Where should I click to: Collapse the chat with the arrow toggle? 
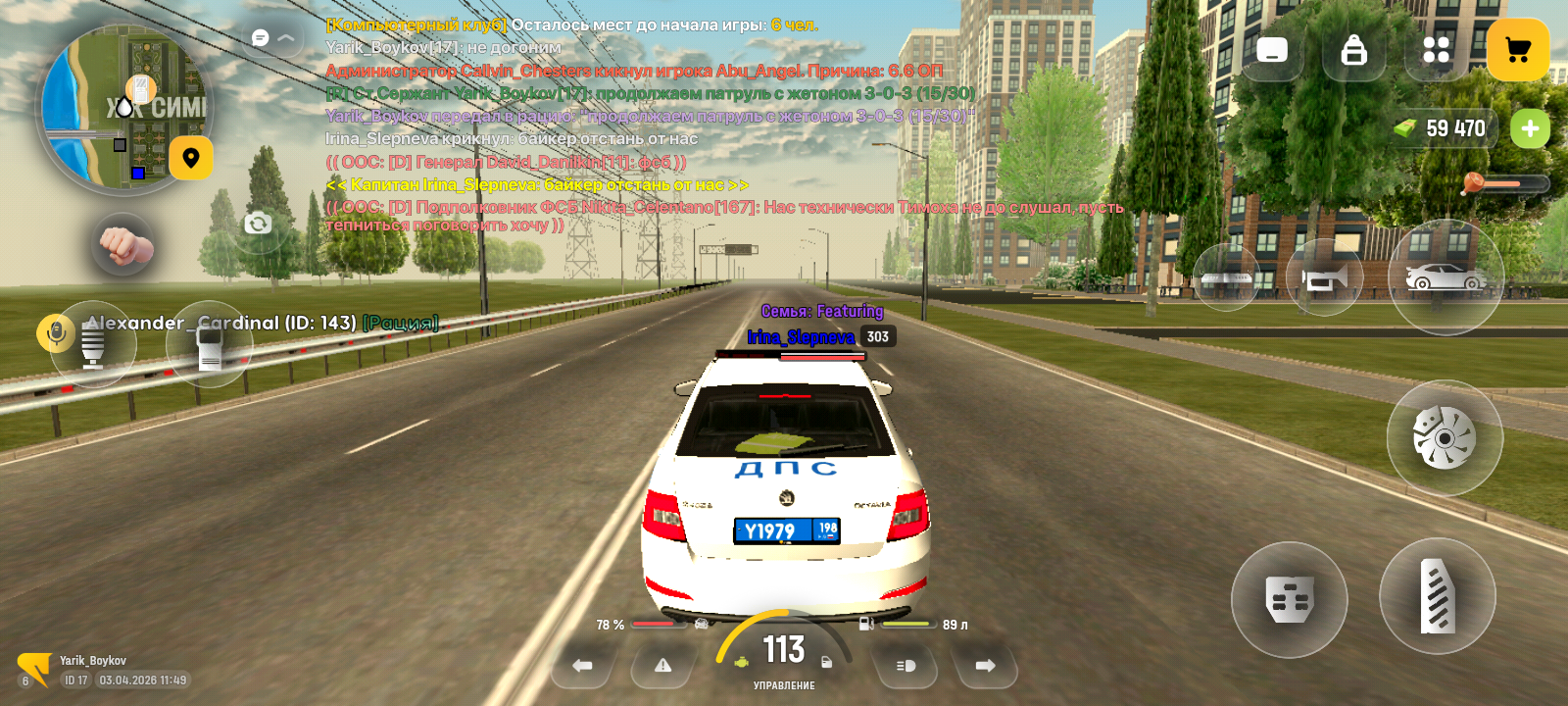coord(286,38)
